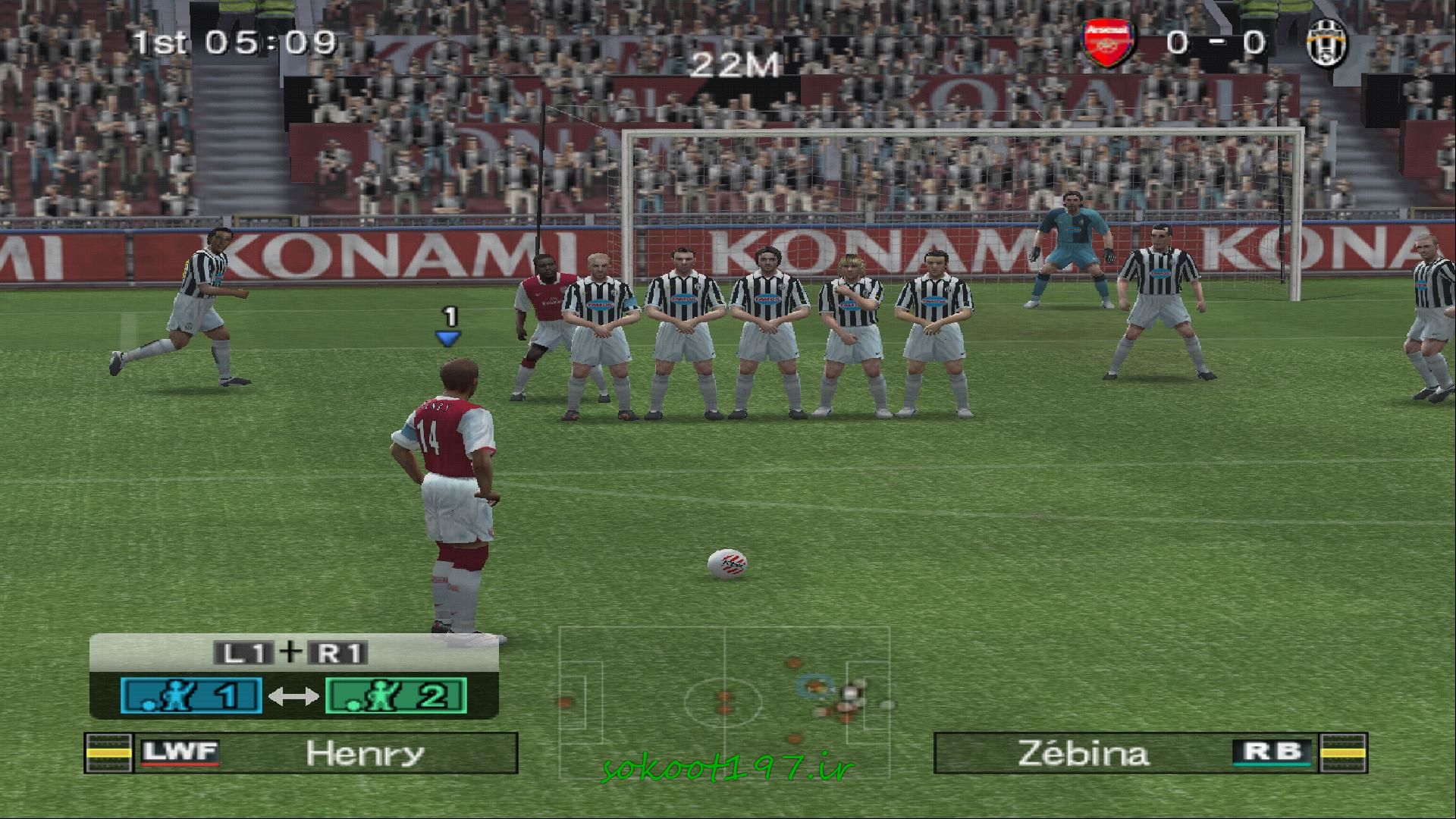Click the Juventus club crest
The height and width of the screenshot is (819, 1456).
[1326, 42]
